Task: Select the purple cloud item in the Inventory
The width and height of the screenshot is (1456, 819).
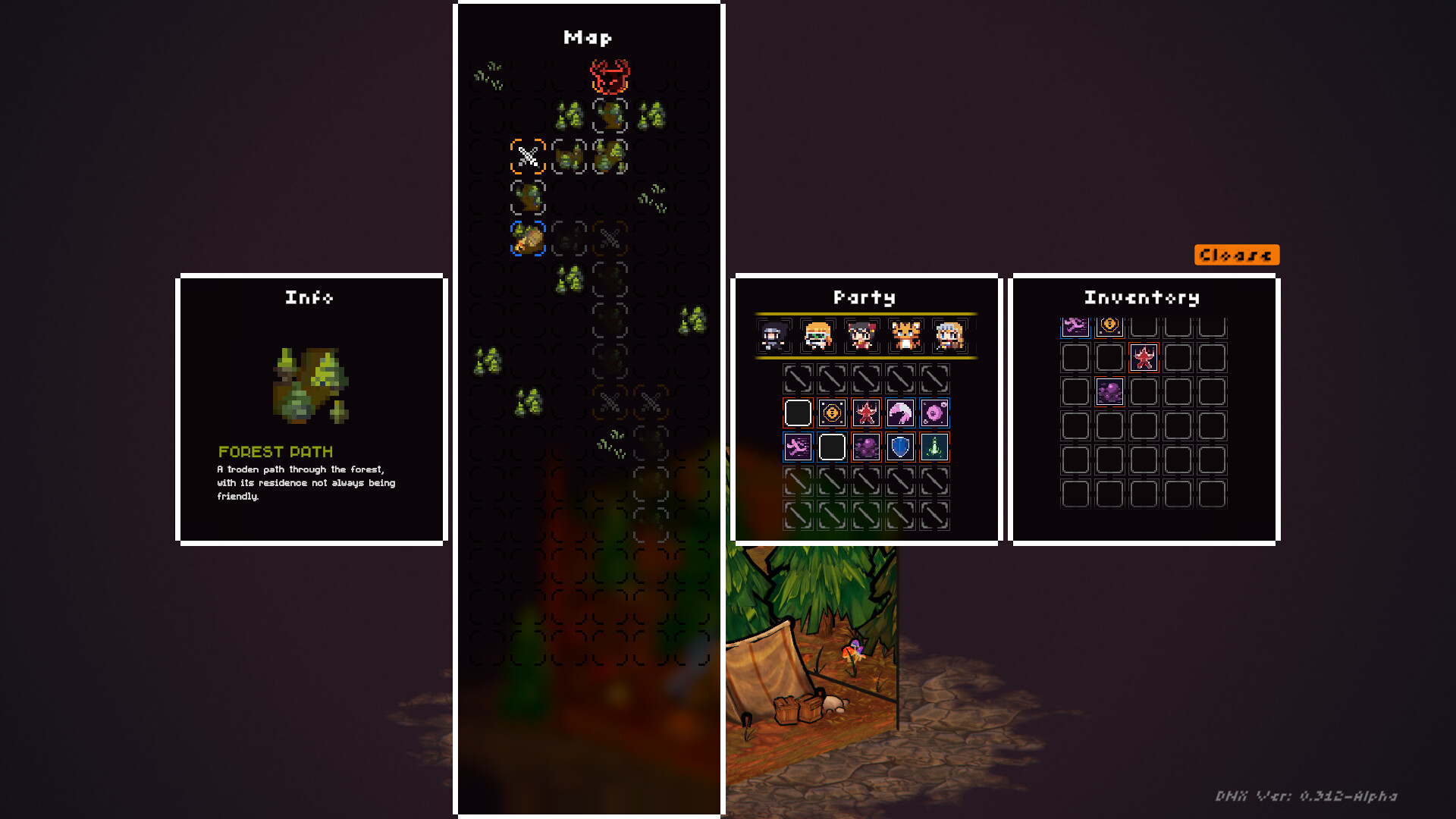Action: [x=1110, y=392]
